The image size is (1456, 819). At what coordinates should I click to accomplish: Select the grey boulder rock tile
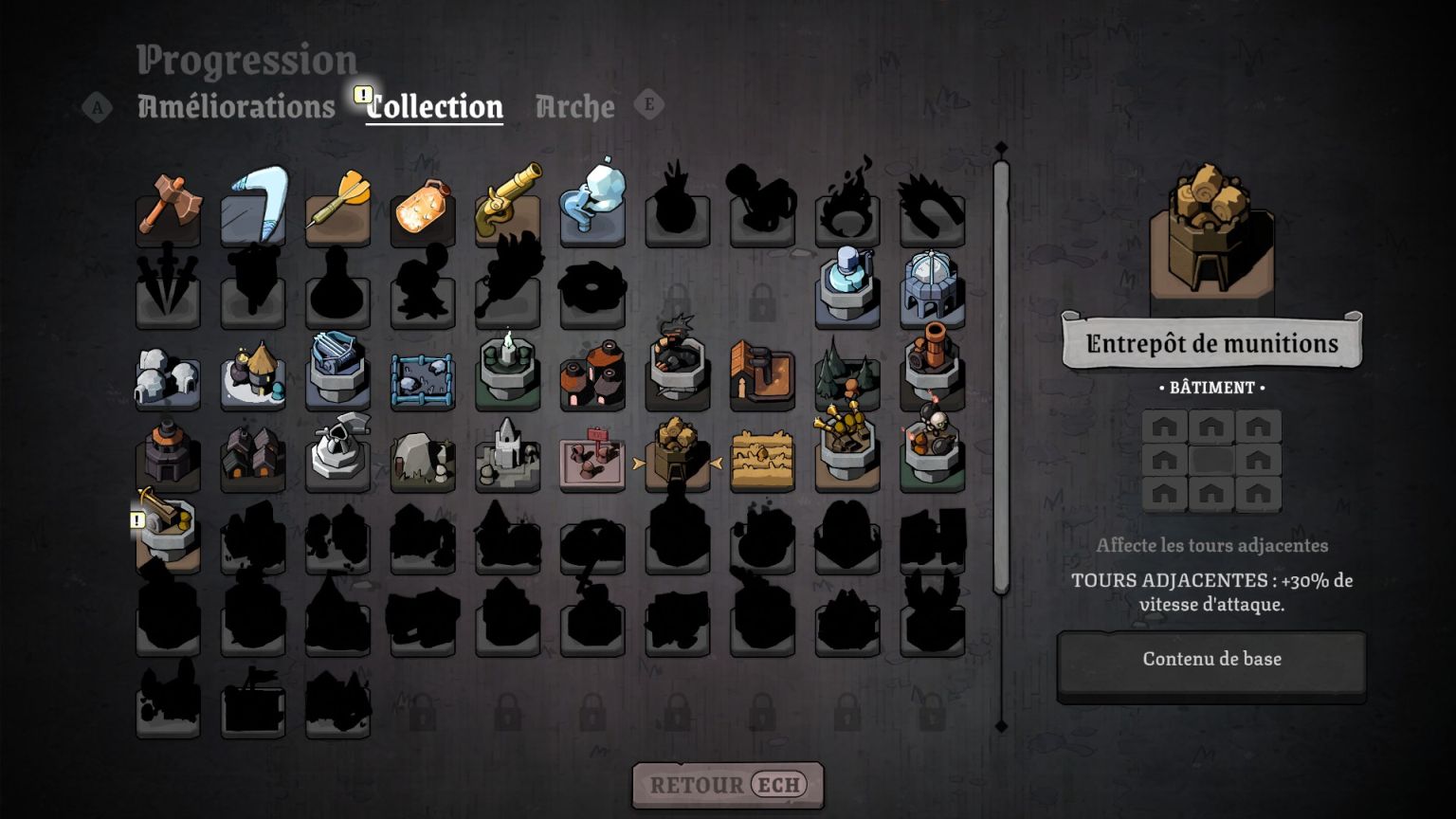tap(423, 459)
